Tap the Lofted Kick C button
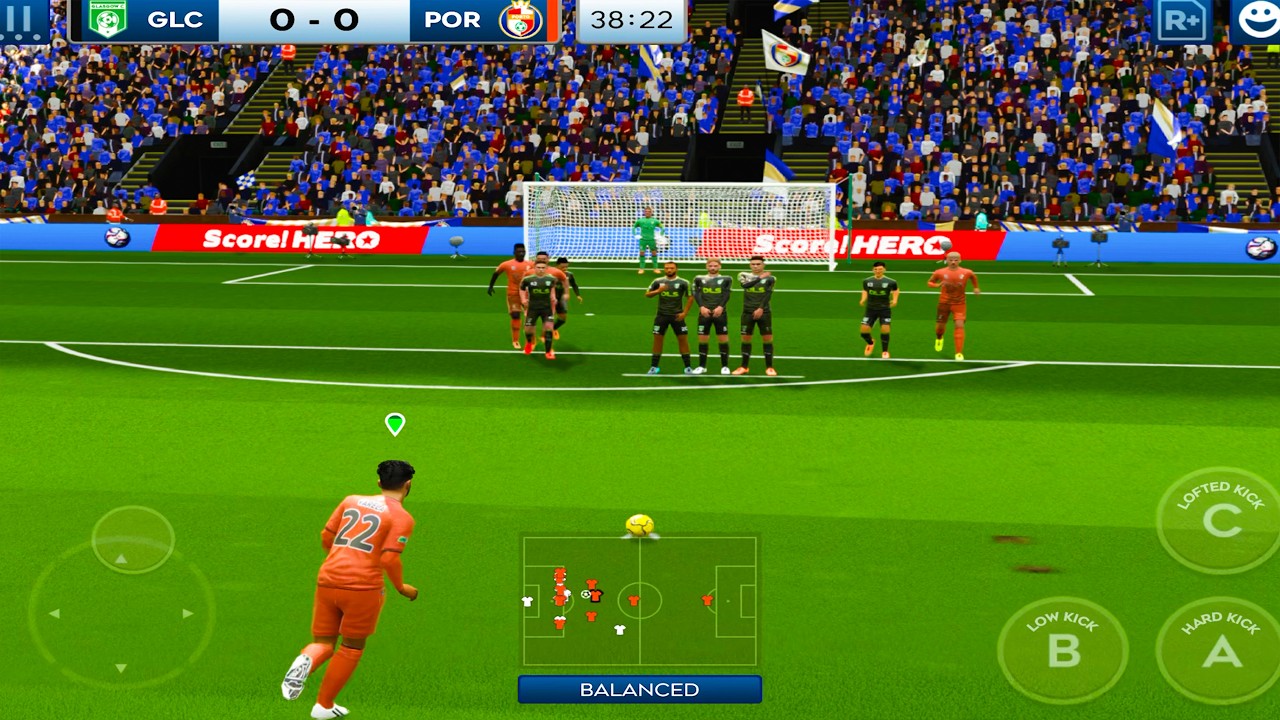Screen dimensions: 1280x720 1218,519
